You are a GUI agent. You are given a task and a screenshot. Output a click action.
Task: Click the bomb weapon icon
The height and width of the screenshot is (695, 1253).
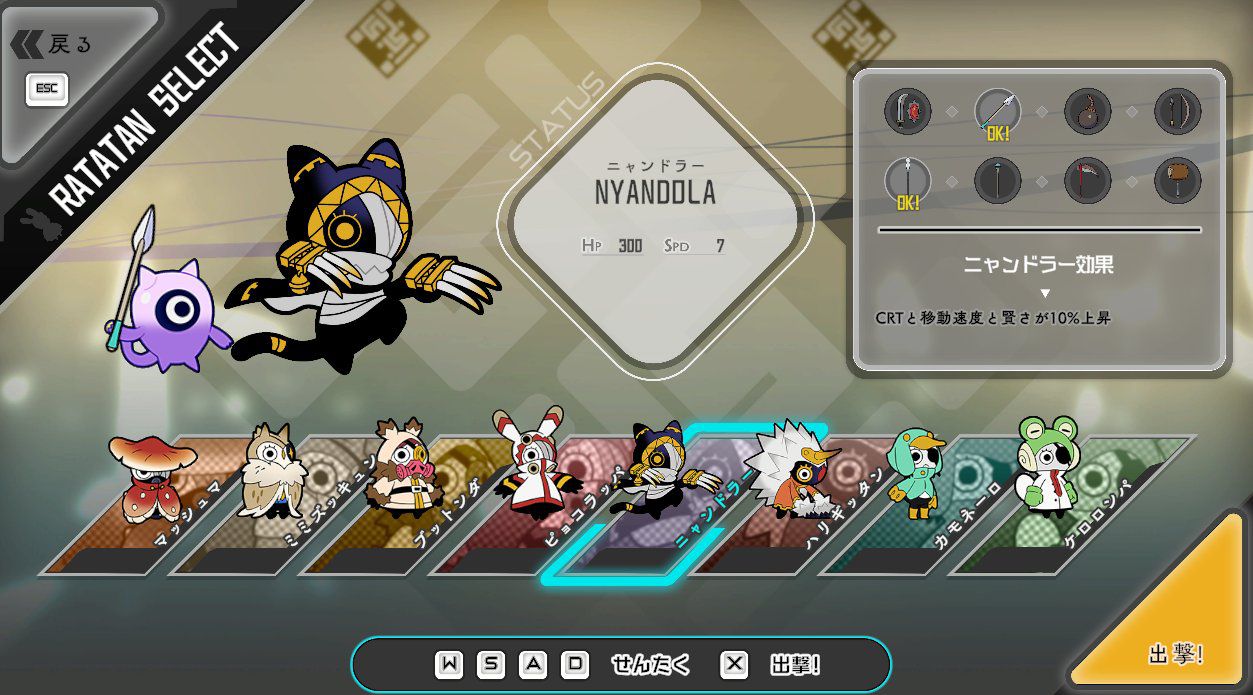pos(1088,111)
